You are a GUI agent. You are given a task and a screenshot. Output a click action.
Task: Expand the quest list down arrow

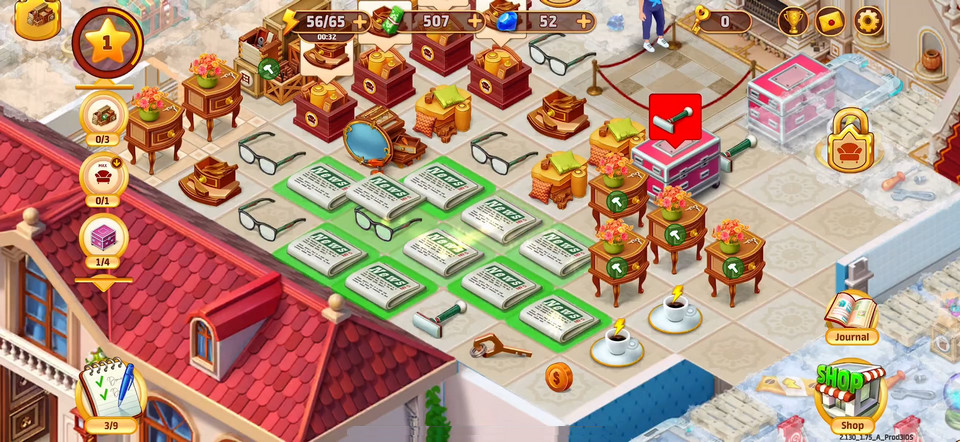(x=103, y=284)
